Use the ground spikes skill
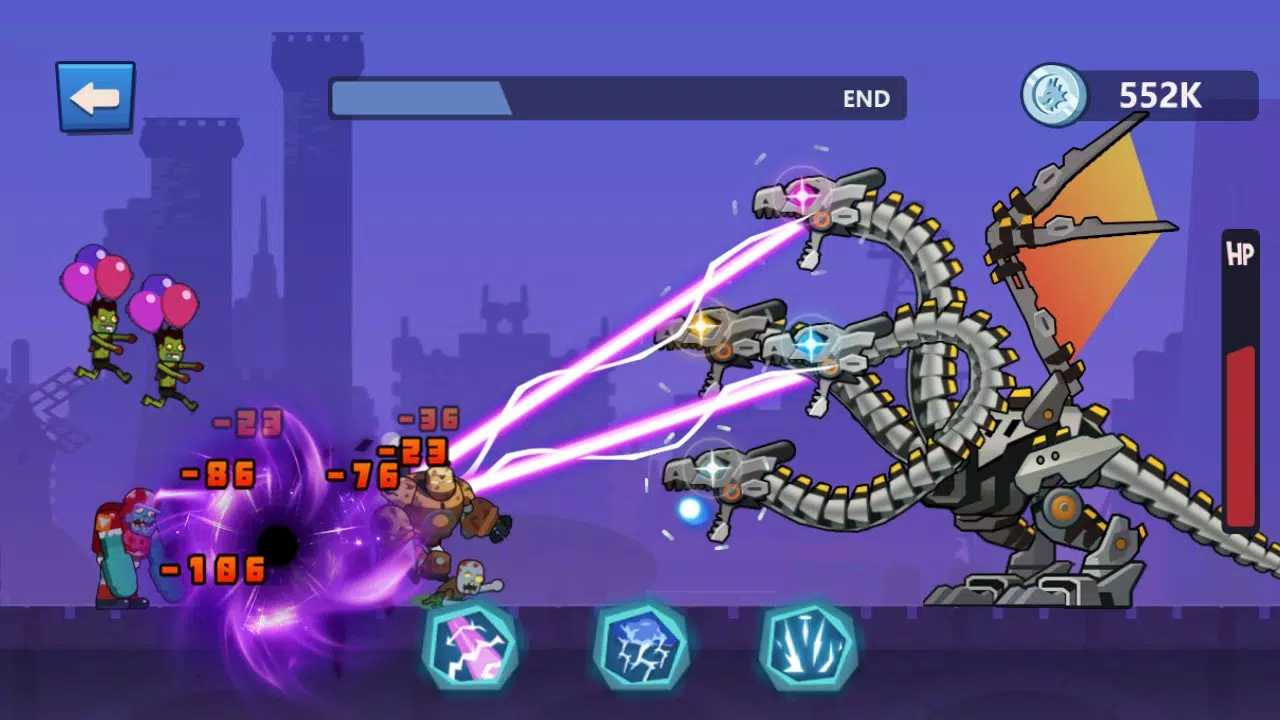Screen dimensions: 1280x720 tap(807, 645)
